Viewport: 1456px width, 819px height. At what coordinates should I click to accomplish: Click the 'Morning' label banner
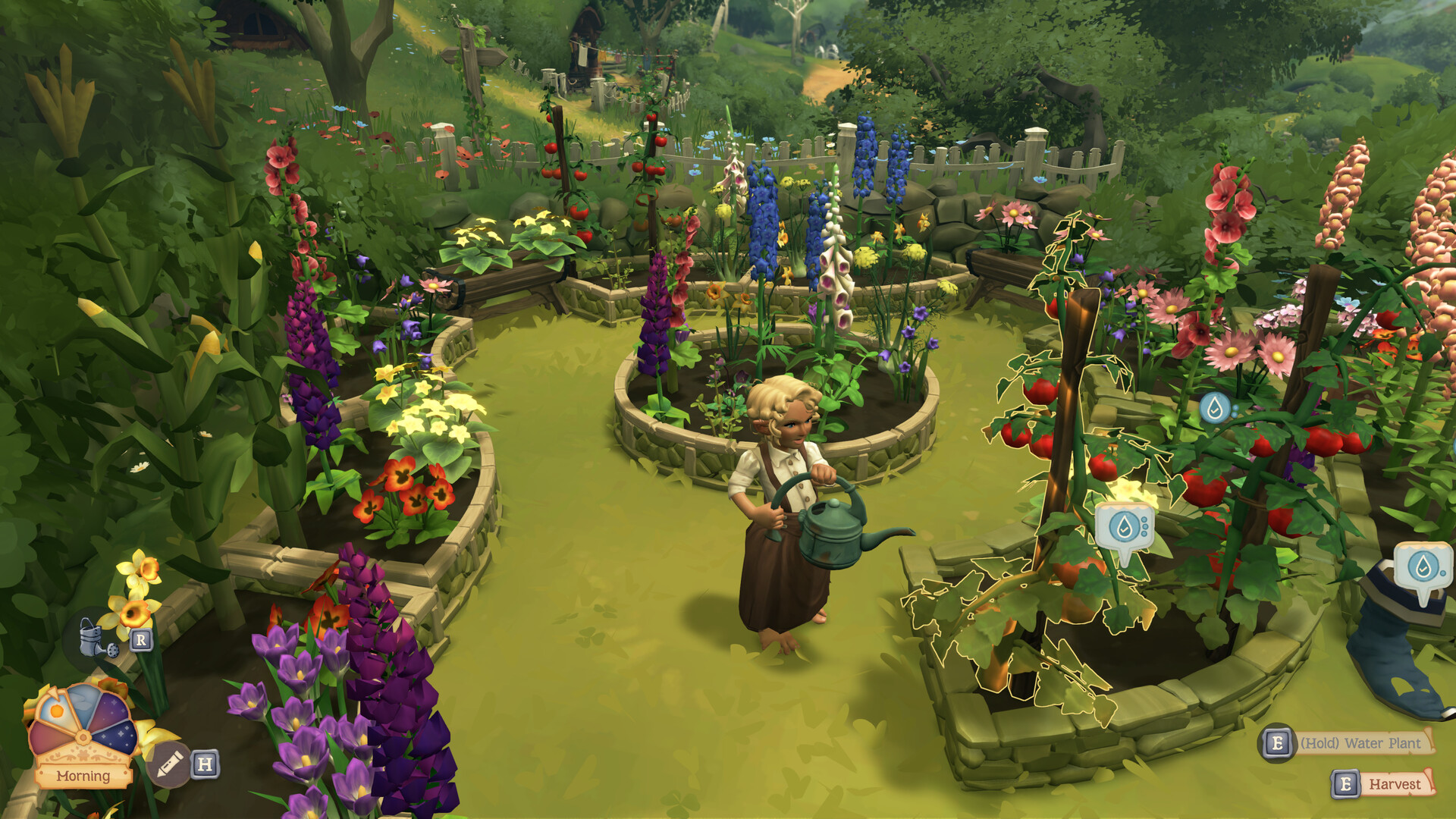pyautogui.click(x=83, y=775)
